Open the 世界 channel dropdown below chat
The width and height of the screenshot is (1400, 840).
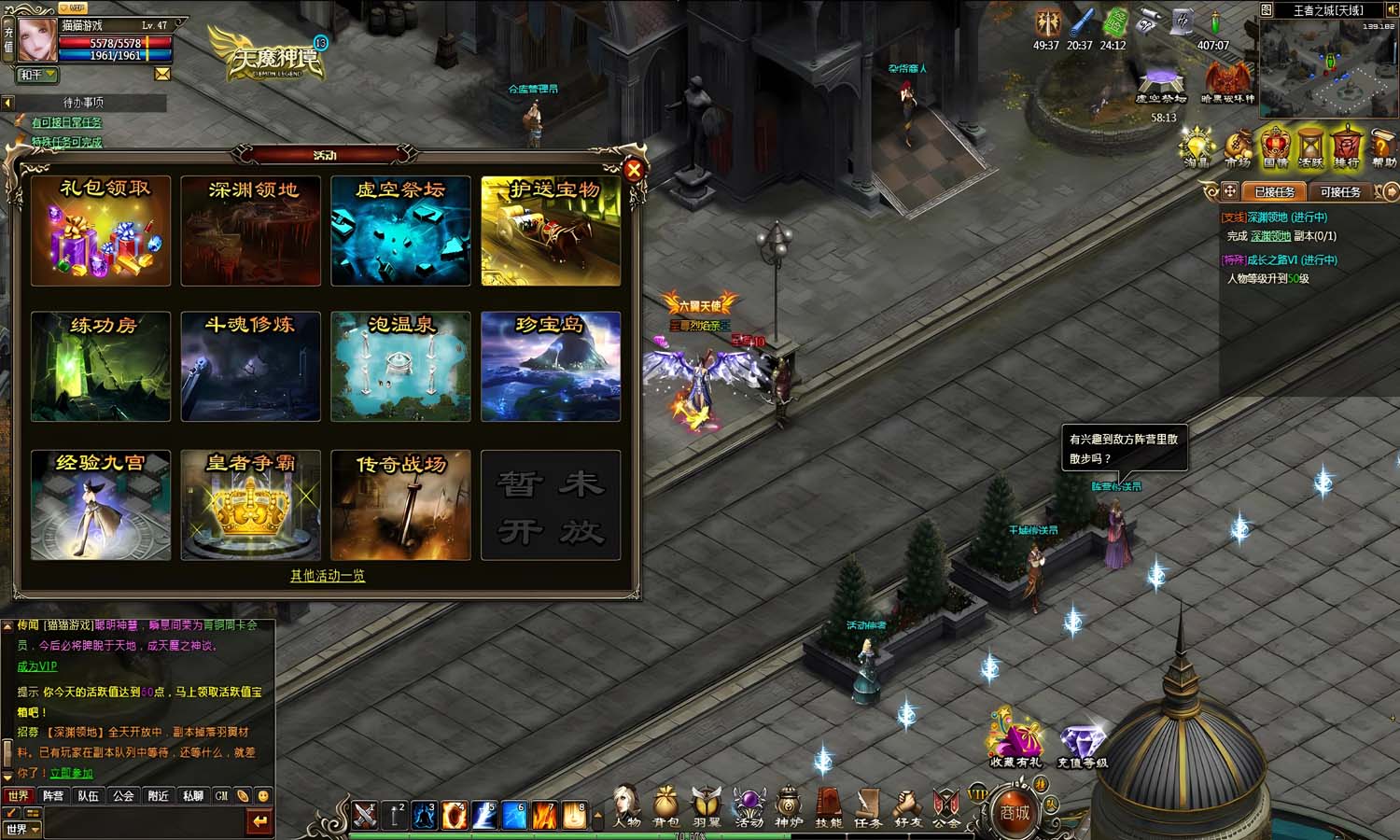(x=23, y=828)
